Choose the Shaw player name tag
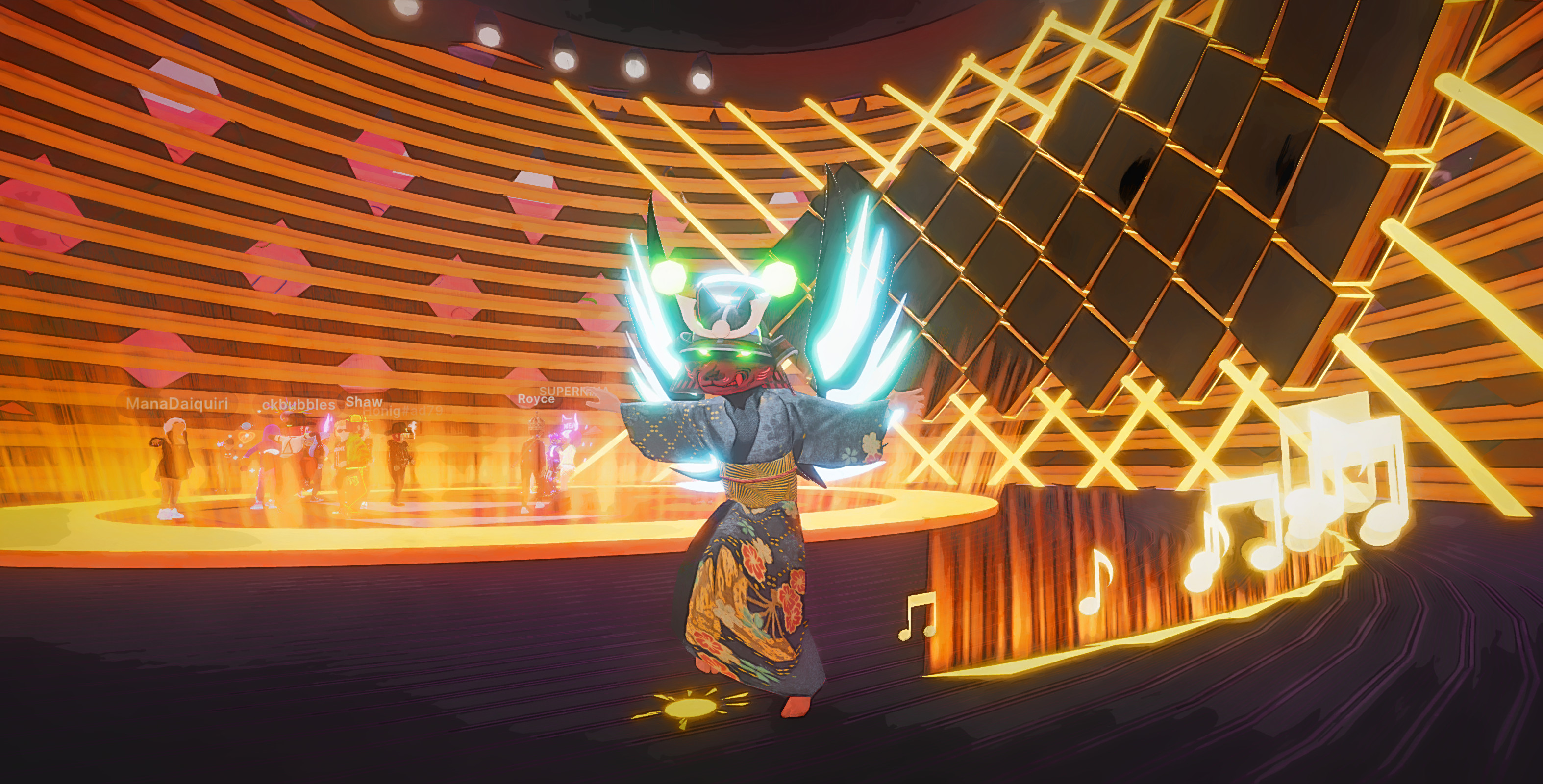This screenshot has height=784, width=1543. (x=364, y=401)
